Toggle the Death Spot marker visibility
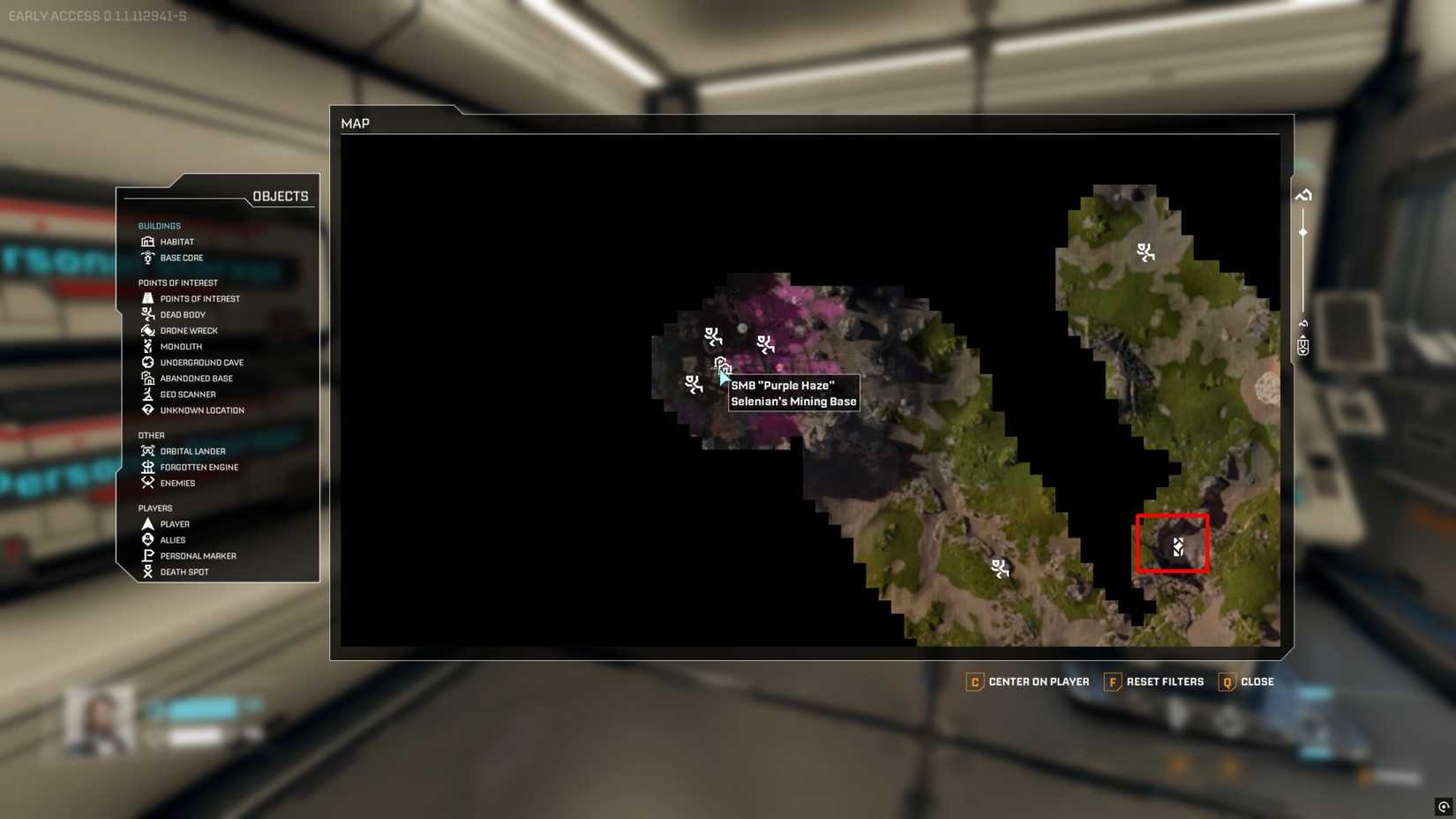The height and width of the screenshot is (819, 1456). [148, 571]
